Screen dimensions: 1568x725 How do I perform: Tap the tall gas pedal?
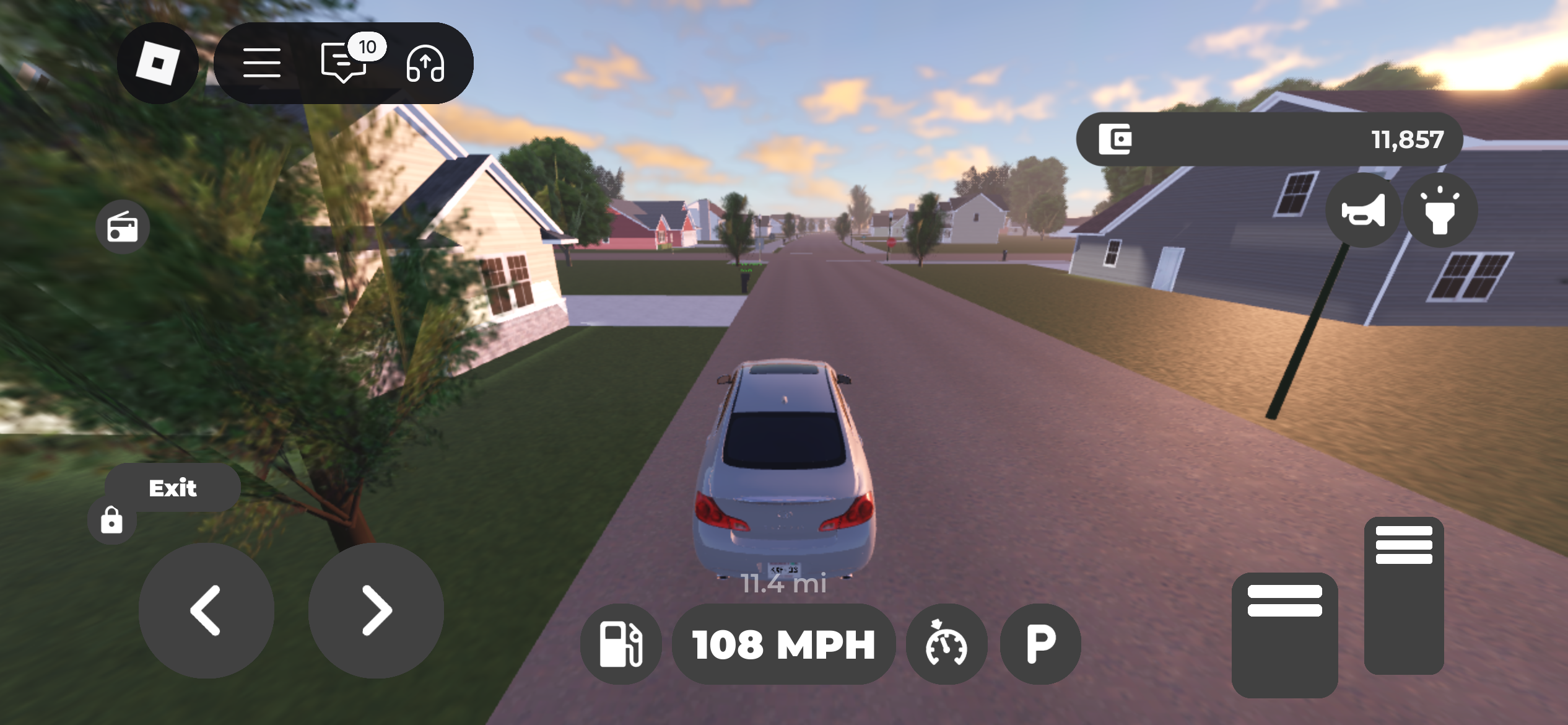1404,595
